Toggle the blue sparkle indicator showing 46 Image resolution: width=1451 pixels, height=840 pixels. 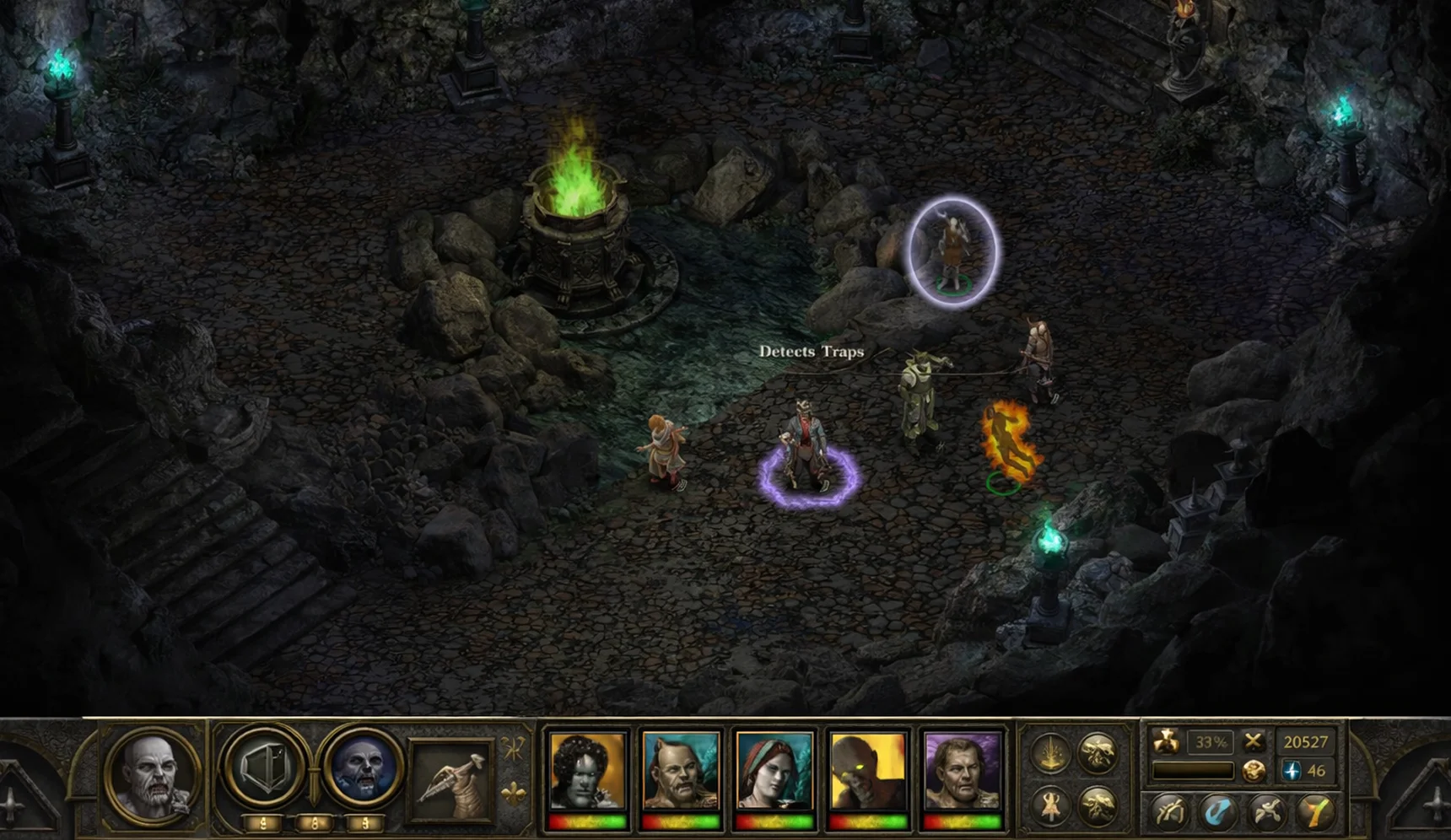(x=1293, y=770)
